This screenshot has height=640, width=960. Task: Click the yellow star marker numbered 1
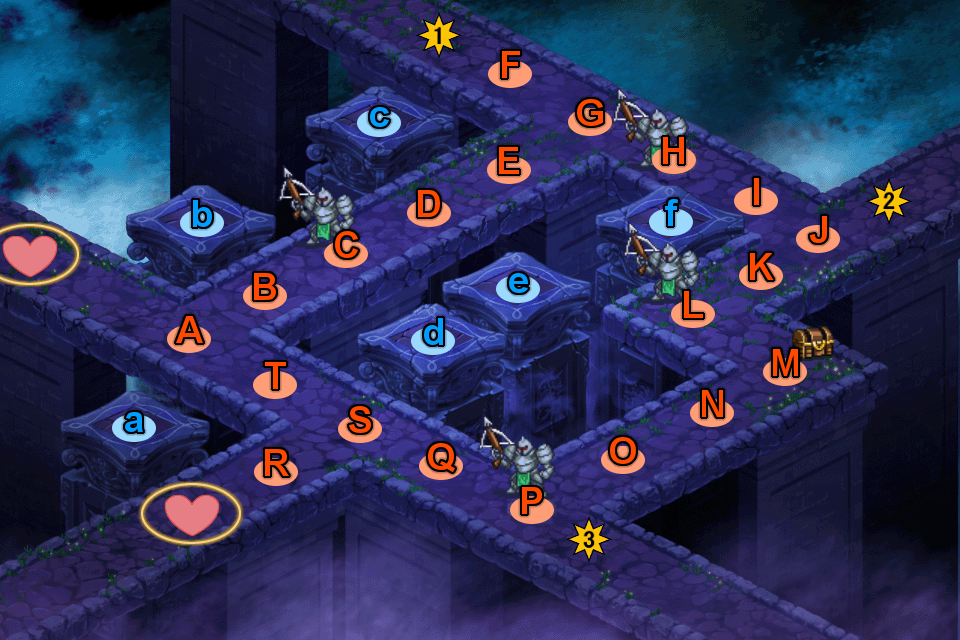click(438, 37)
